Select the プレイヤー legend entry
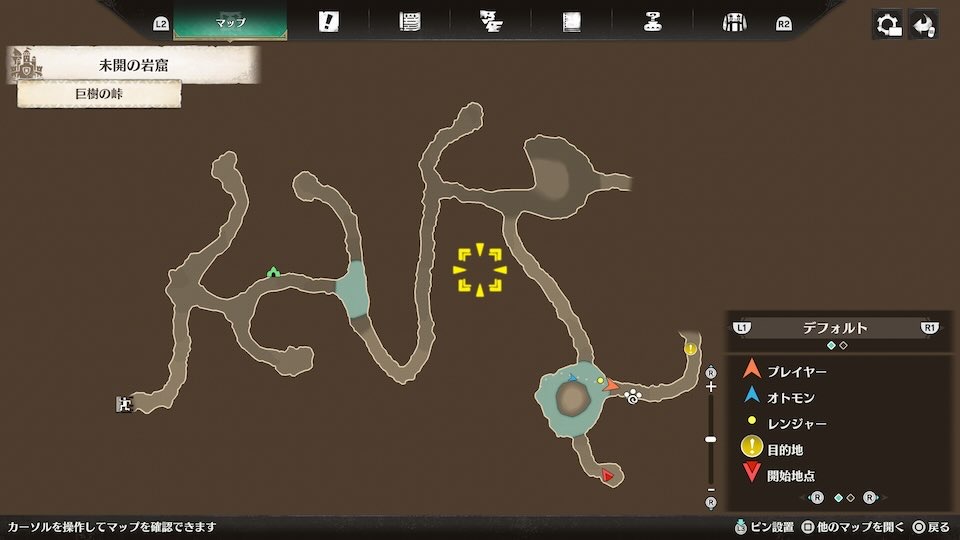The width and height of the screenshot is (960, 540). click(x=797, y=371)
